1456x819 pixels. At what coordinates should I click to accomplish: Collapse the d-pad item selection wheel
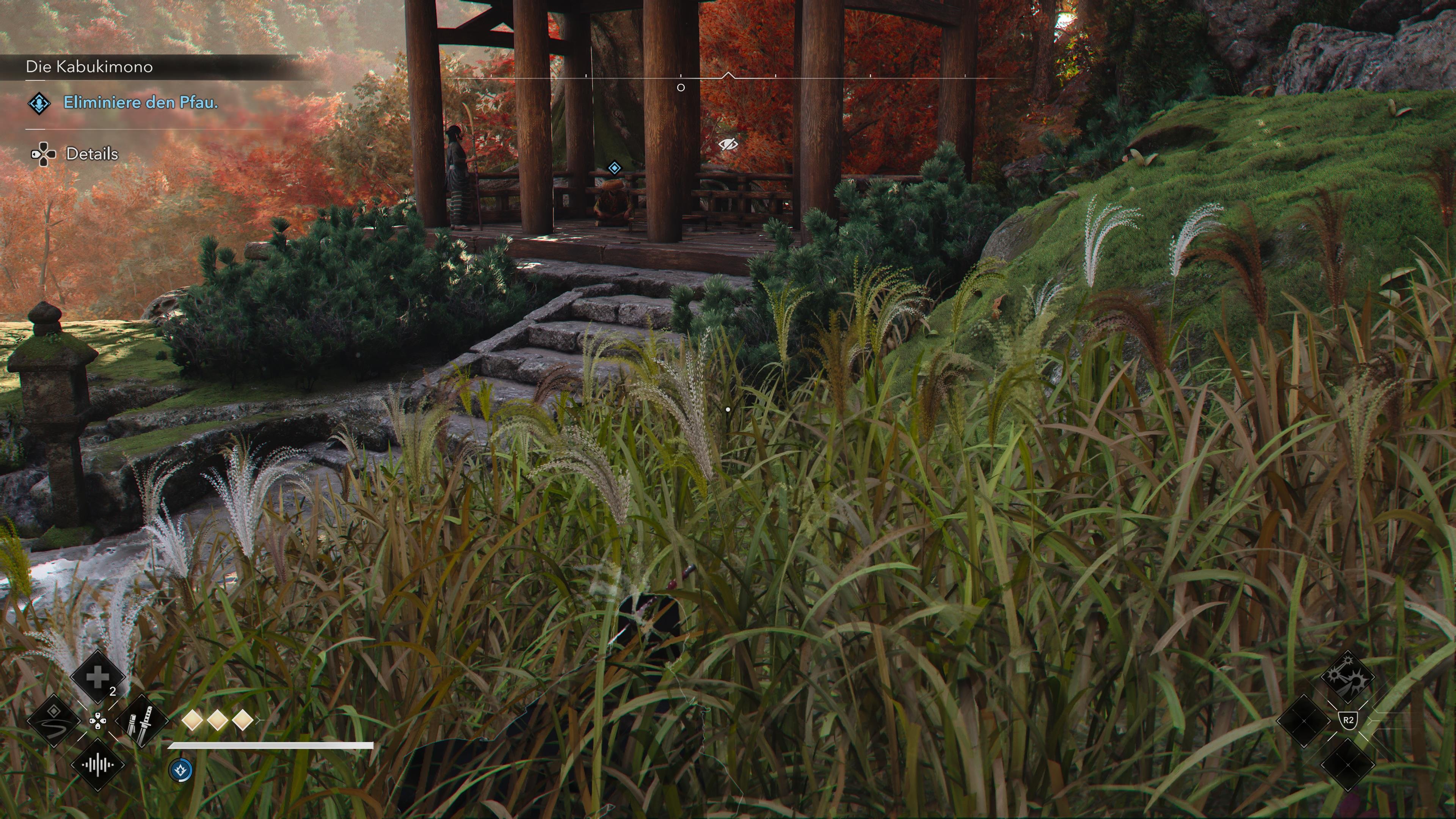pos(98,721)
